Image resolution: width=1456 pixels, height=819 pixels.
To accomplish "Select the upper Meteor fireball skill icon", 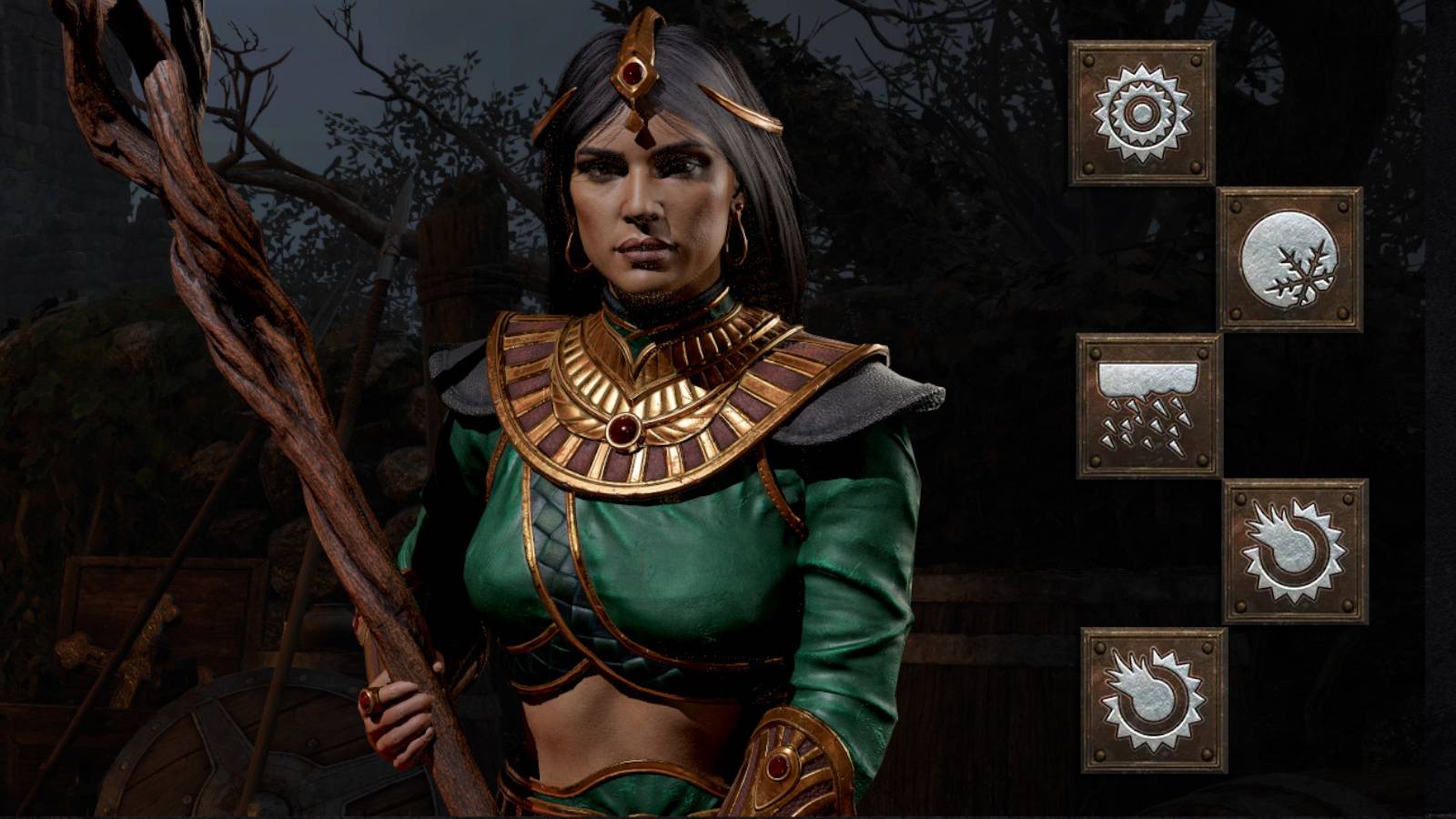I will click(x=1294, y=551).
